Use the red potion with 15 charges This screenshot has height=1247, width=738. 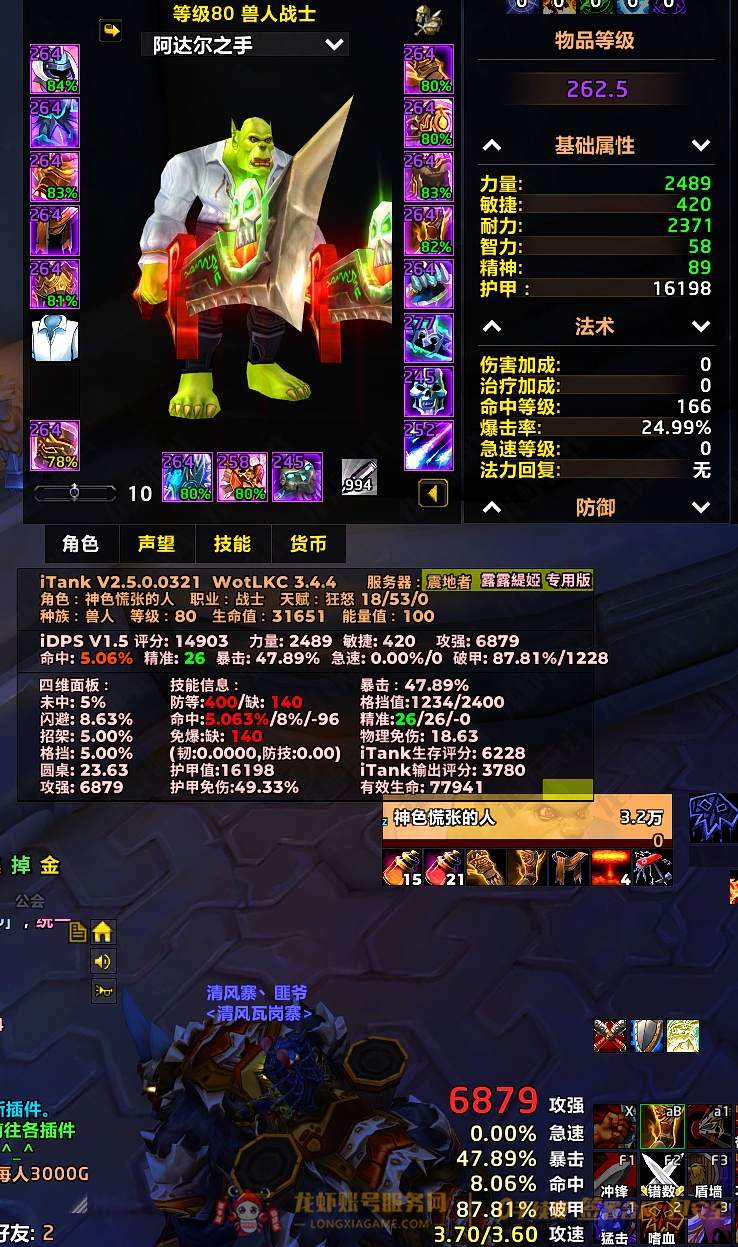point(402,868)
